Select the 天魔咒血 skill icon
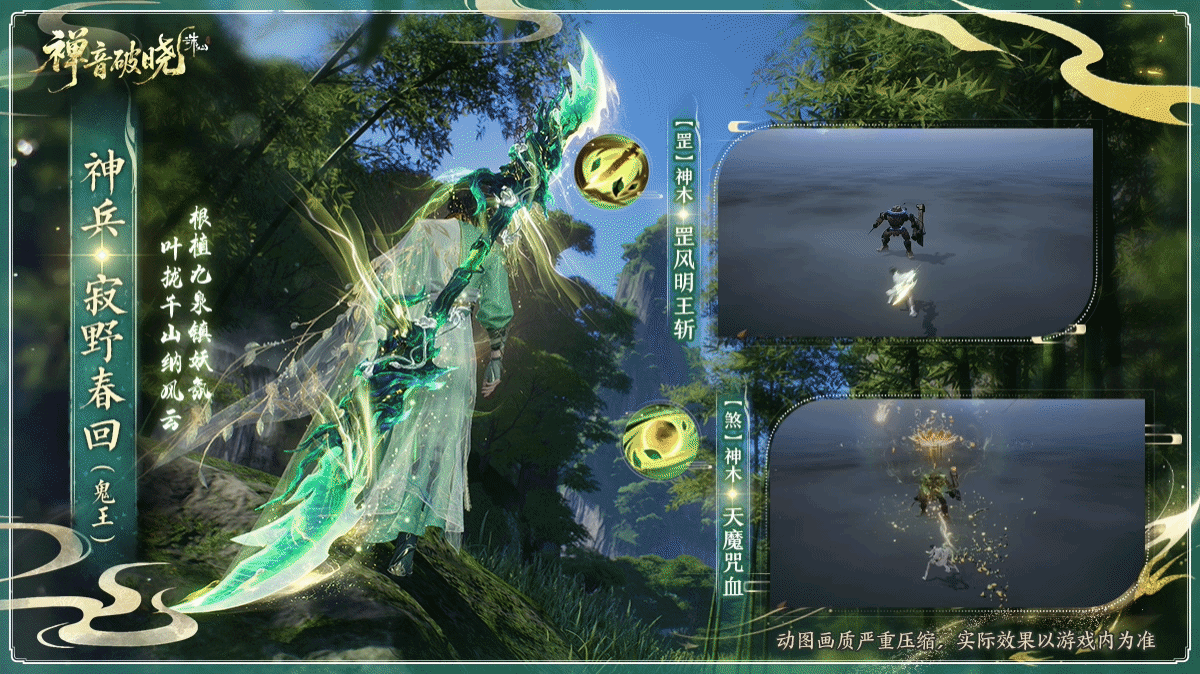The width and height of the screenshot is (1200, 674). [654, 441]
